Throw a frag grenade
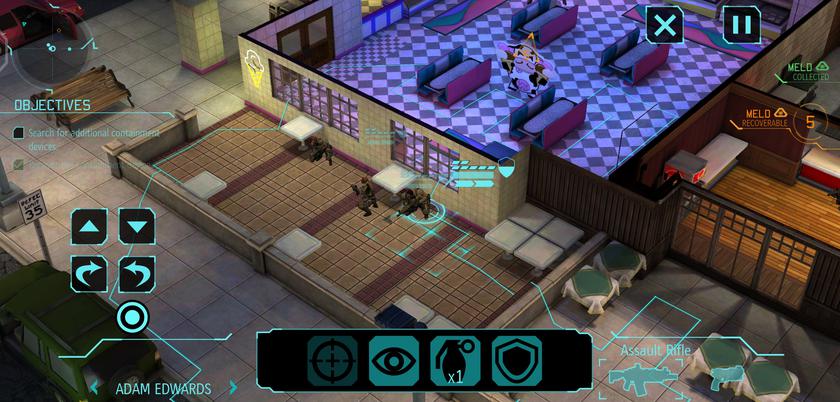The height and width of the screenshot is (402, 840). (x=455, y=360)
